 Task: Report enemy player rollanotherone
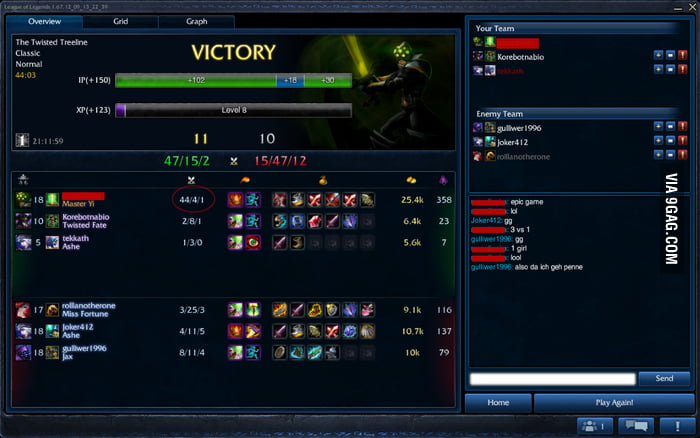tap(683, 156)
